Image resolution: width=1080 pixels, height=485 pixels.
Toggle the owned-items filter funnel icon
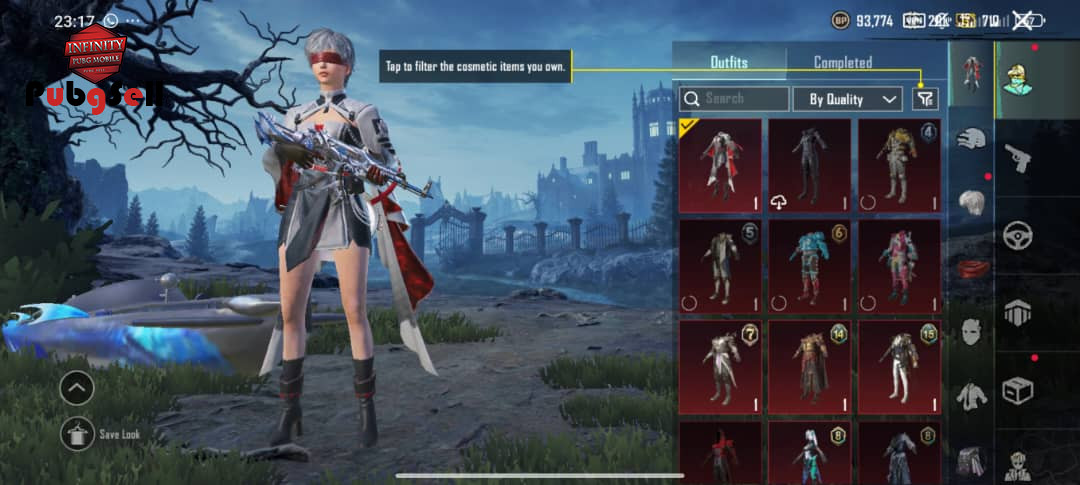pyautogui.click(x=925, y=99)
